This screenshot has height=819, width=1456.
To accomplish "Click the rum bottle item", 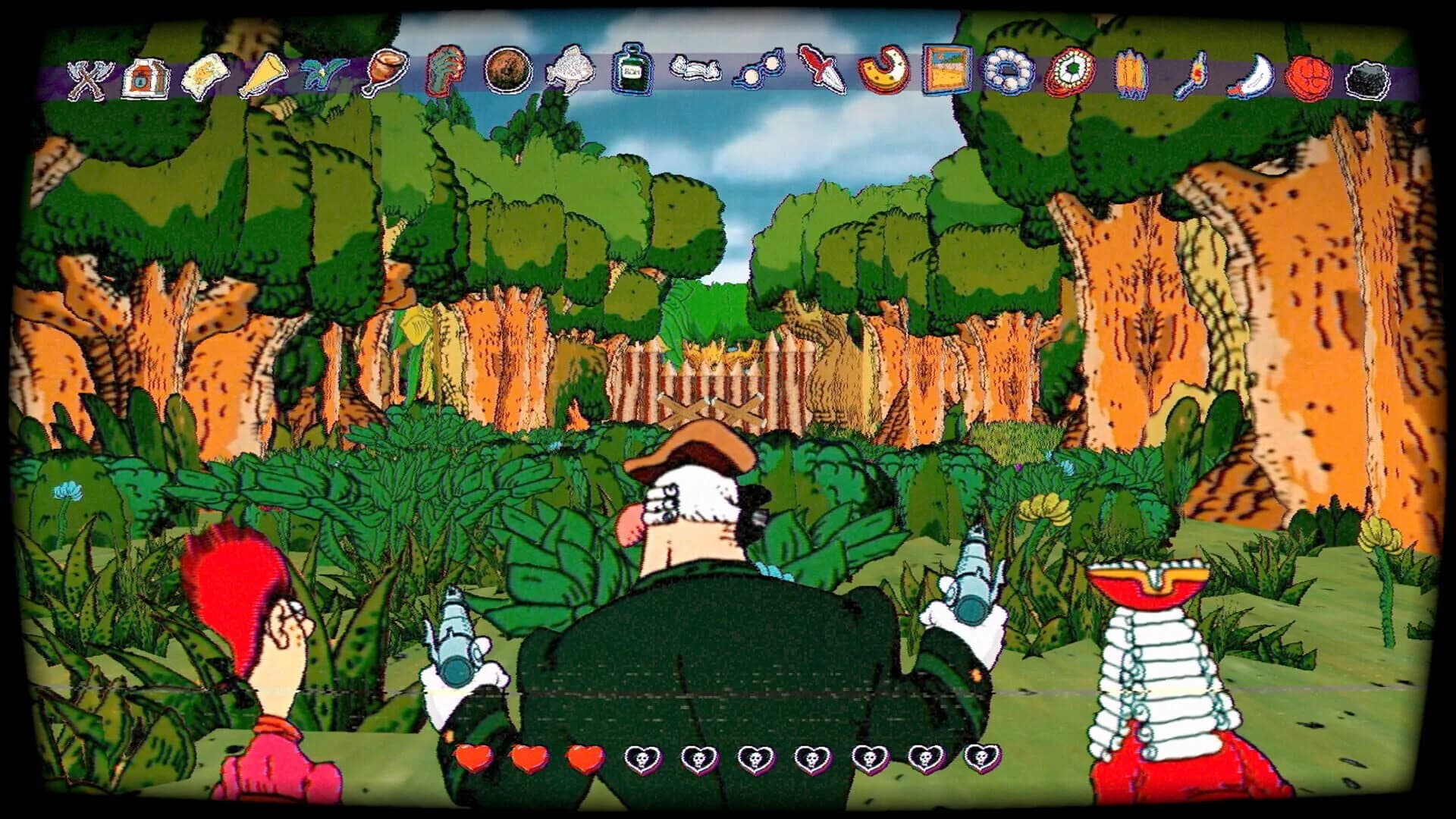I will point(633,72).
